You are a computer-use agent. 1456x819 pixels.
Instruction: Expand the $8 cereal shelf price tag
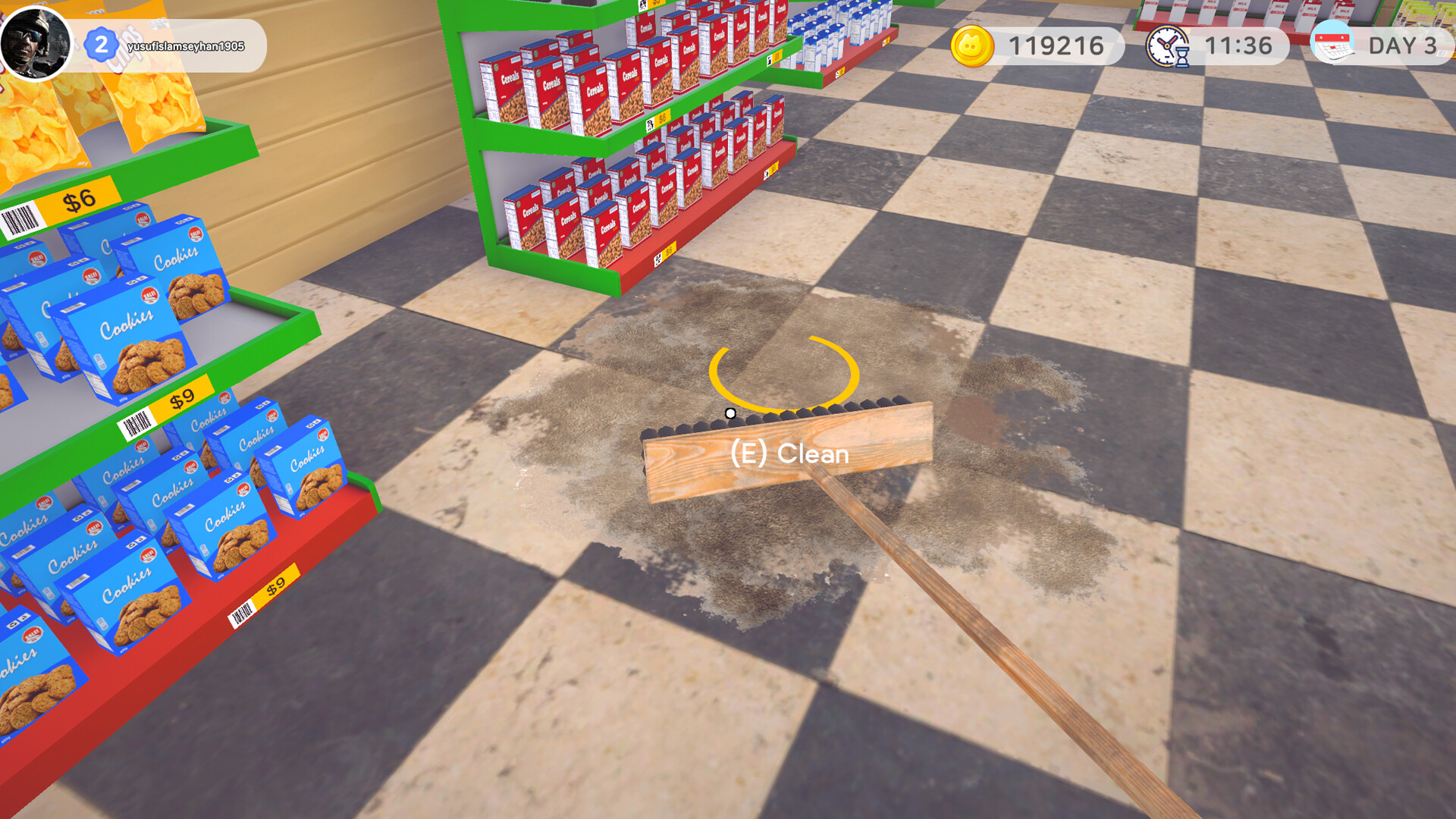coord(777,56)
